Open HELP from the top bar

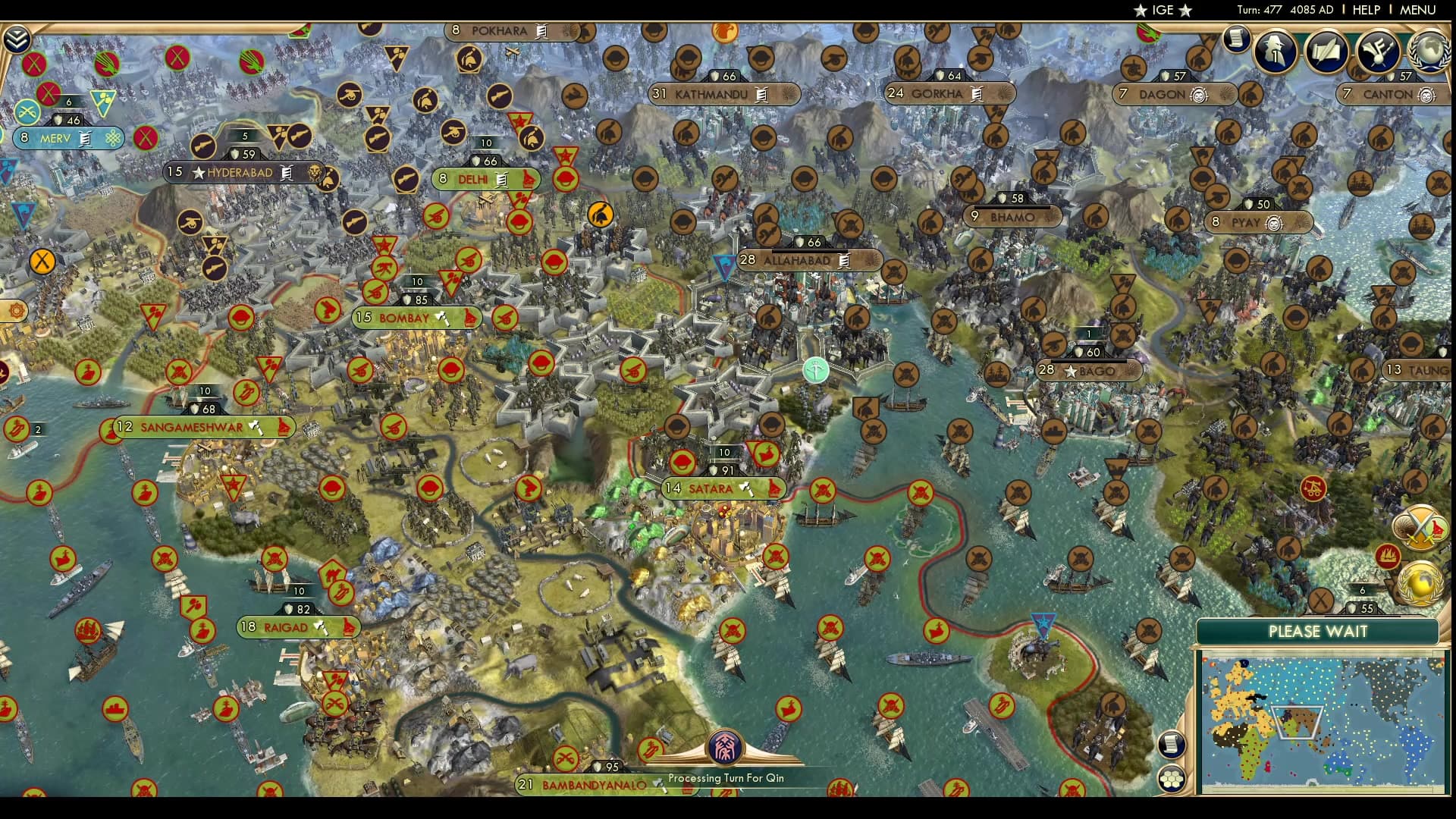pos(1365,11)
